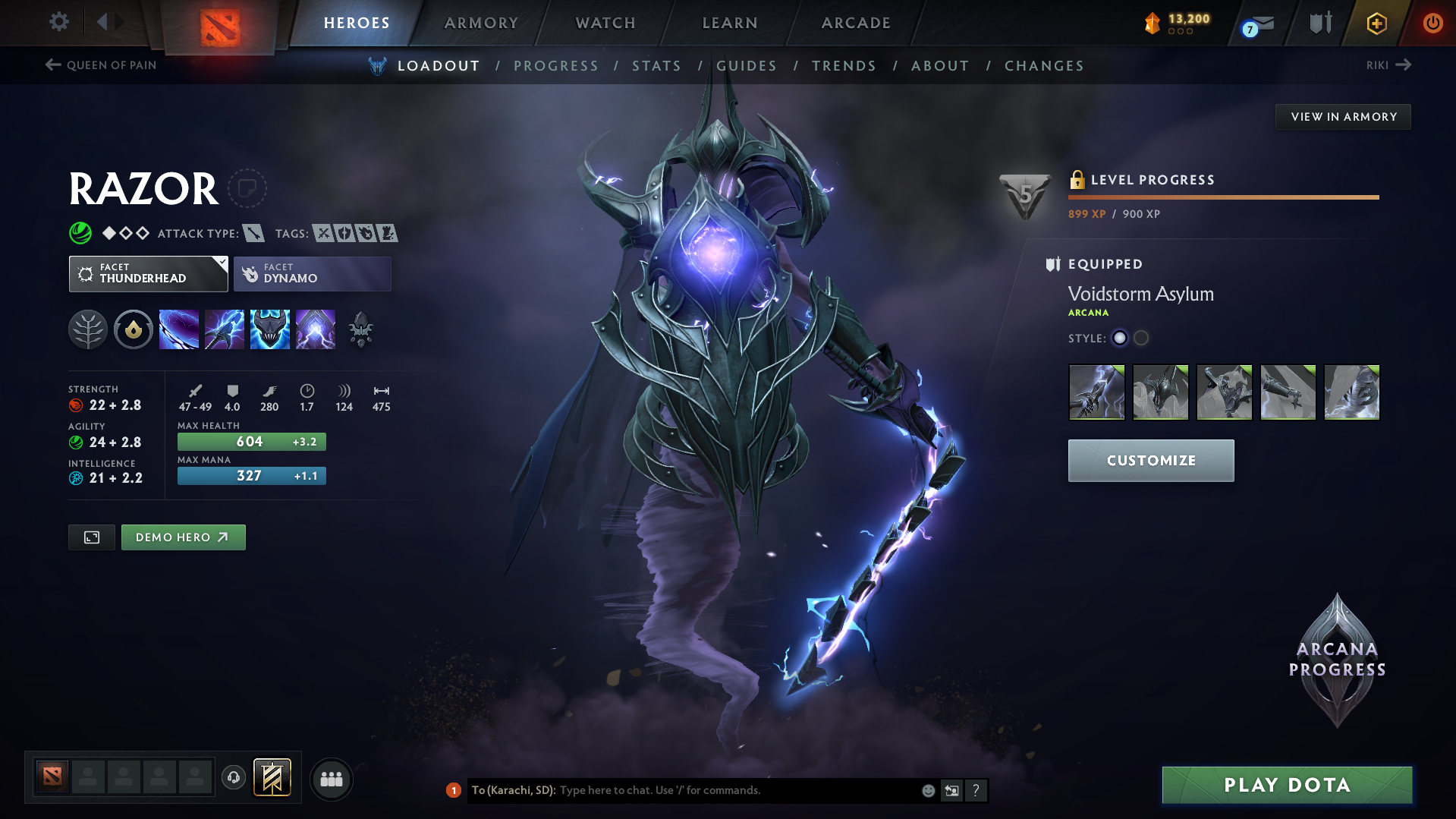Switch to the Dynamo facet
The width and height of the screenshot is (1456, 819).
click(x=312, y=273)
